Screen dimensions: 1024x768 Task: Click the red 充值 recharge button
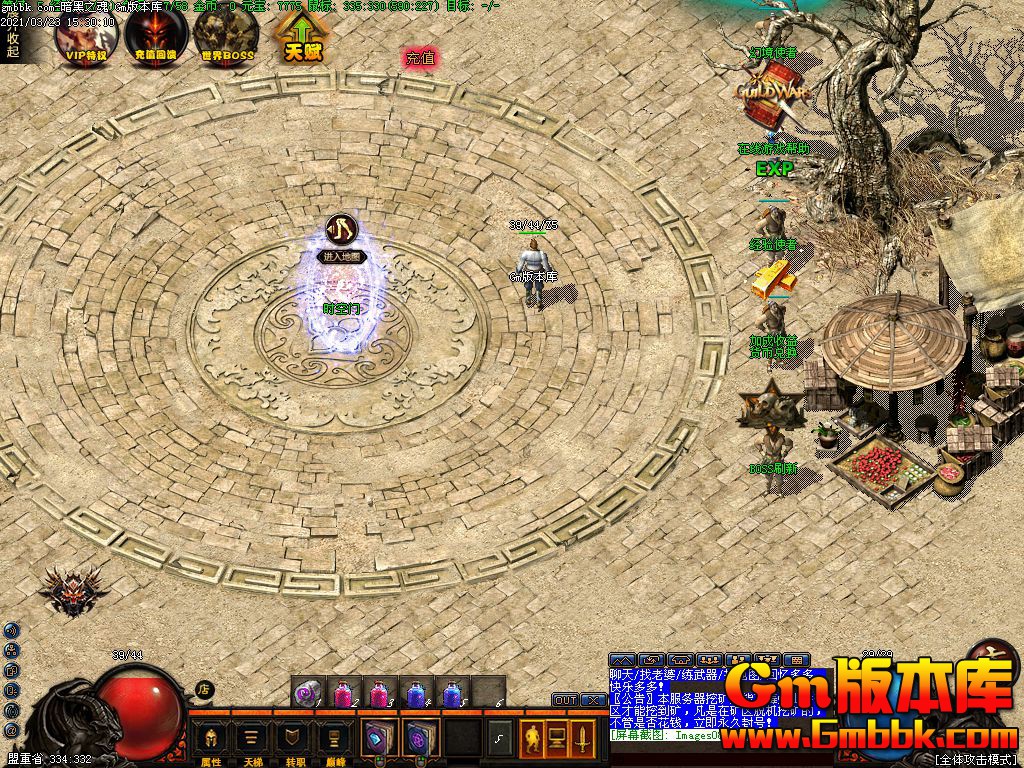pos(420,58)
